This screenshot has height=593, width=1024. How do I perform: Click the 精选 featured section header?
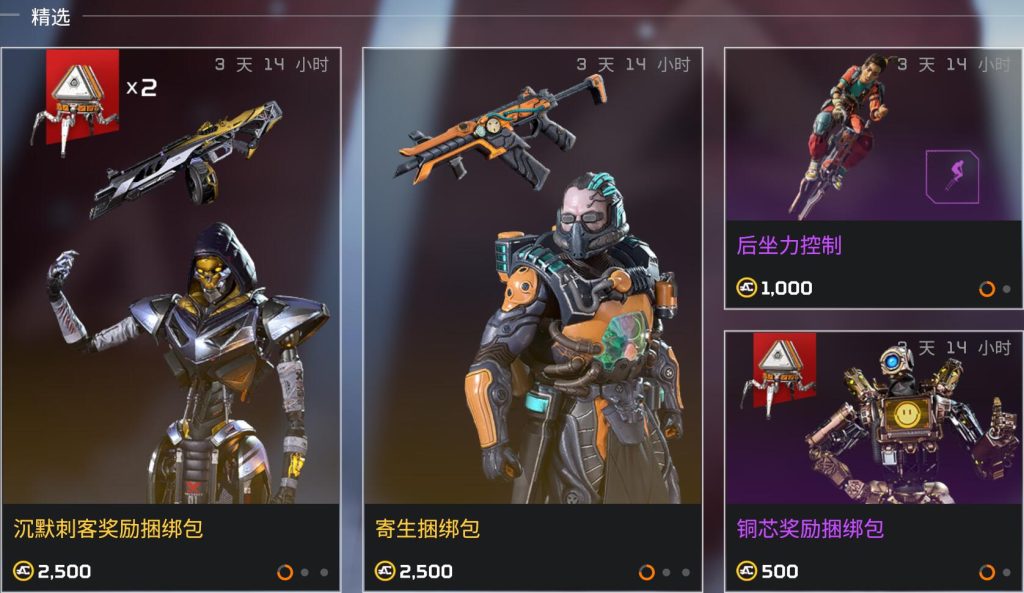tap(50, 17)
